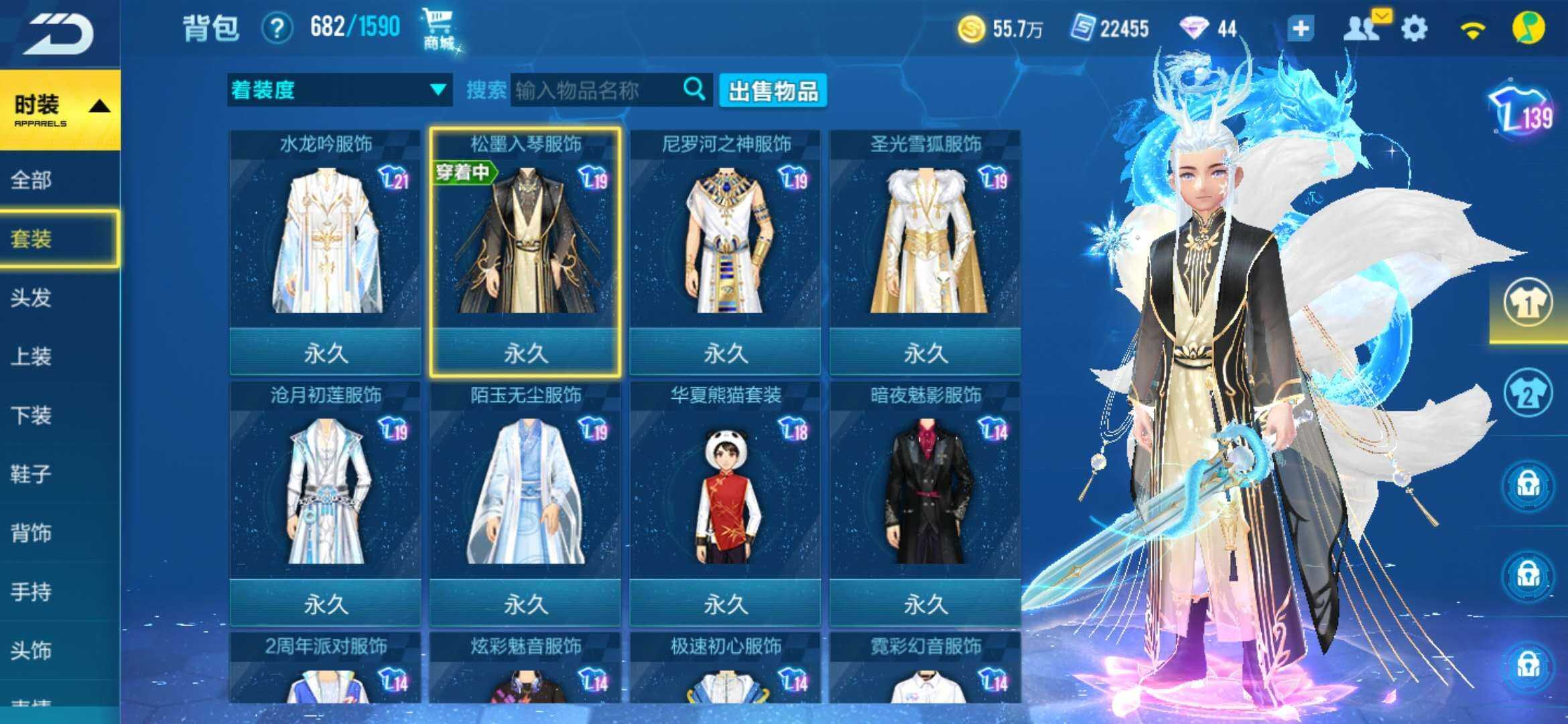The height and width of the screenshot is (724, 1568).
Task: Click the plus recharge icon
Action: [1303, 28]
